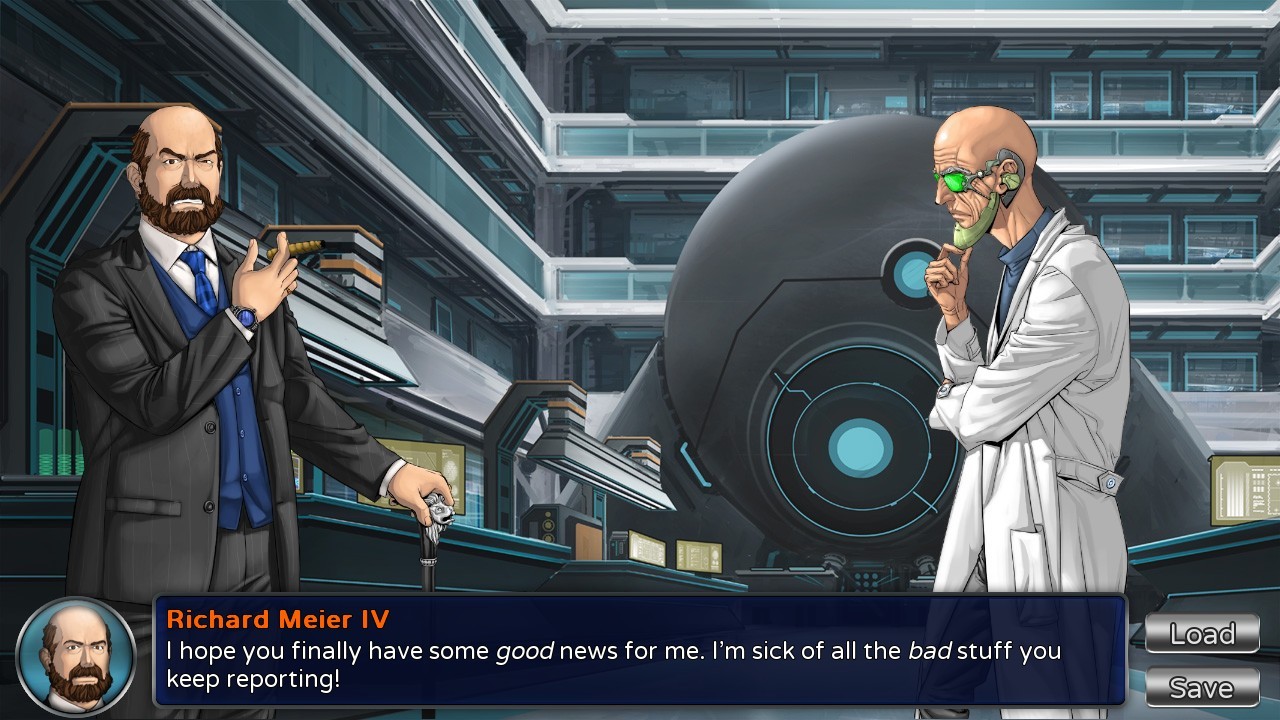Click the speaker cabinet below the walkway
The image size is (1280, 720).
coord(548,525)
